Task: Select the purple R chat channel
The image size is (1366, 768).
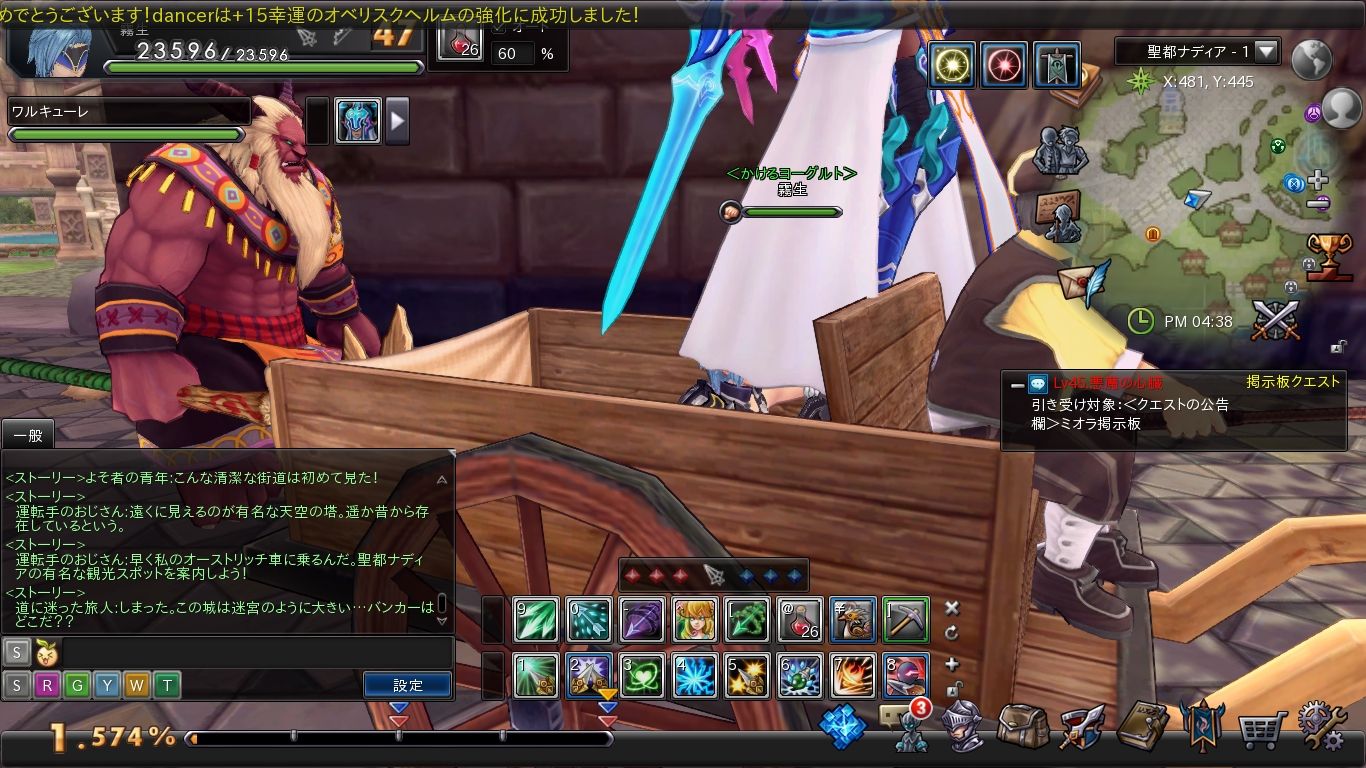Action: (x=47, y=685)
